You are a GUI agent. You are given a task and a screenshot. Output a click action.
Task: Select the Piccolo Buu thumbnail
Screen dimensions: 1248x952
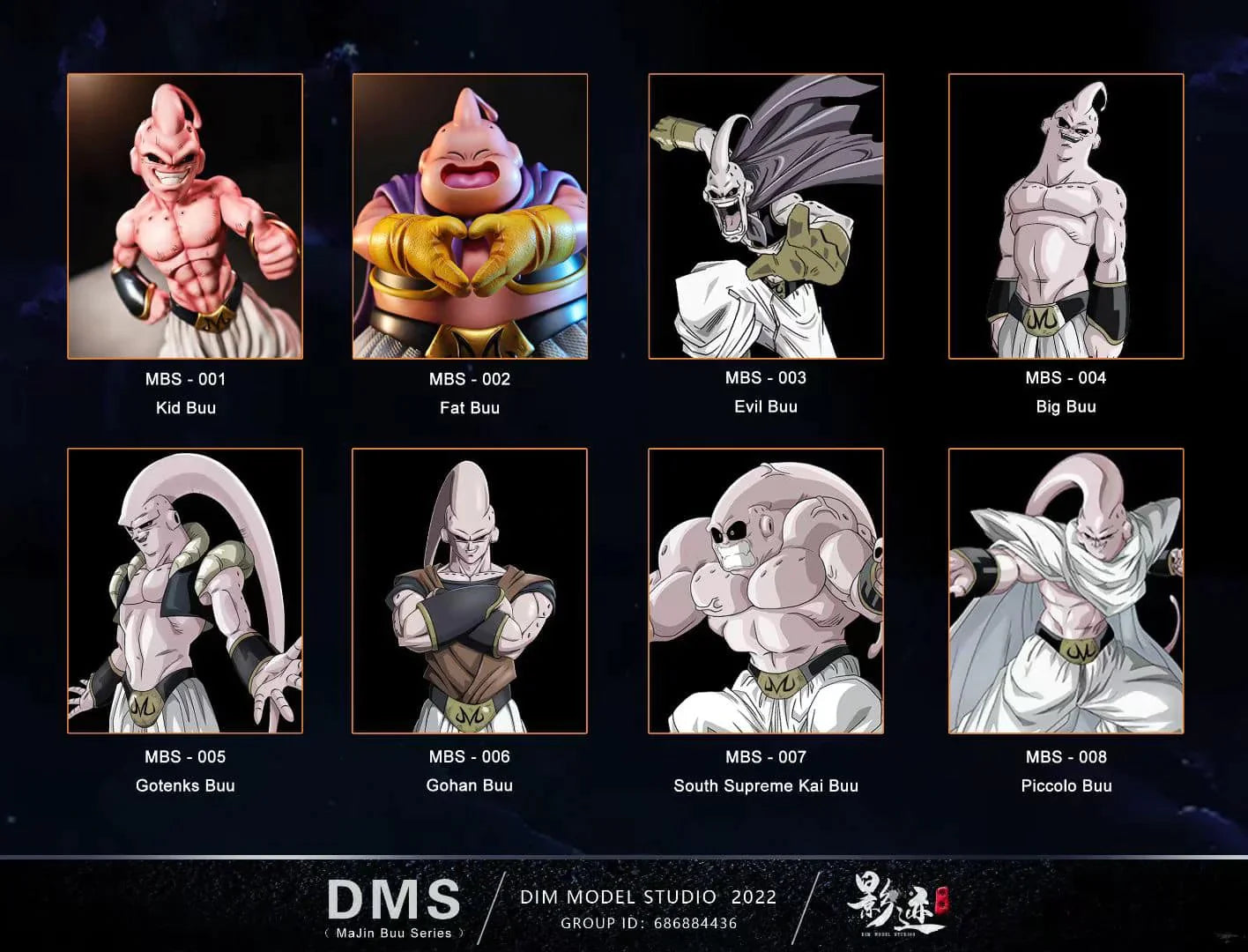click(x=1066, y=591)
